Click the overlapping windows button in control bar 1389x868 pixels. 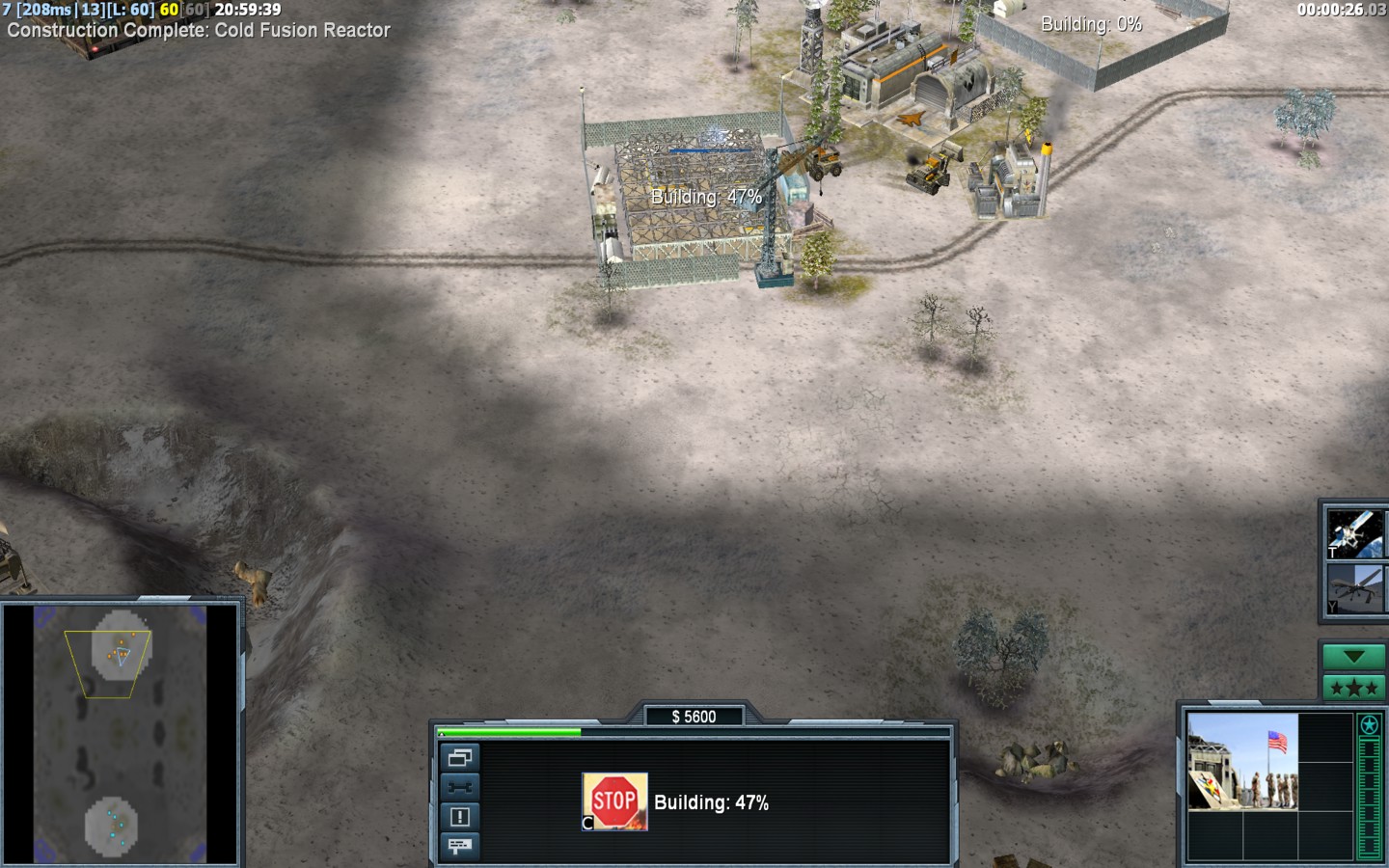(x=459, y=758)
